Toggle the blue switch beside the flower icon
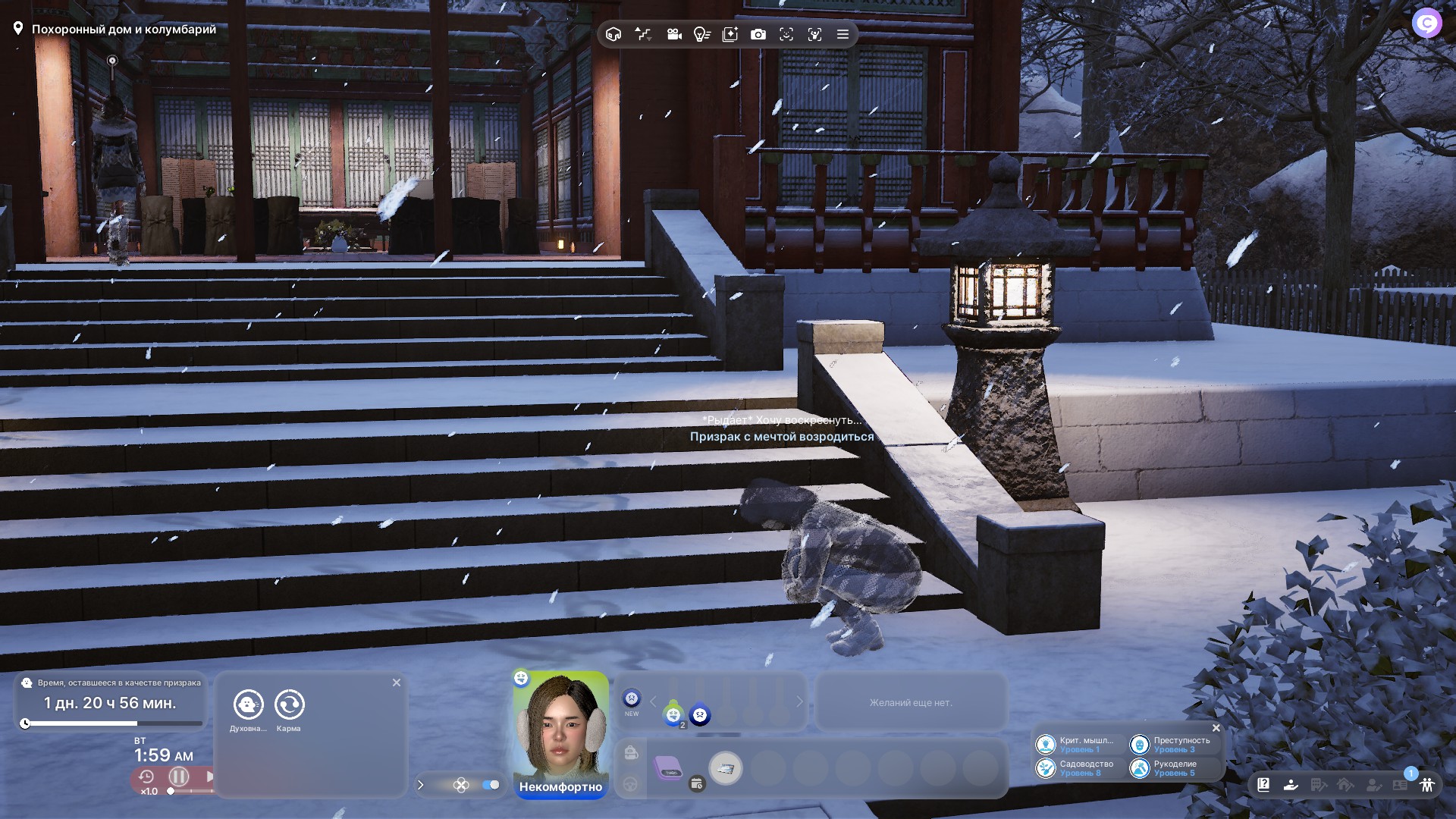Screen dimensions: 1456x819 [x=491, y=785]
